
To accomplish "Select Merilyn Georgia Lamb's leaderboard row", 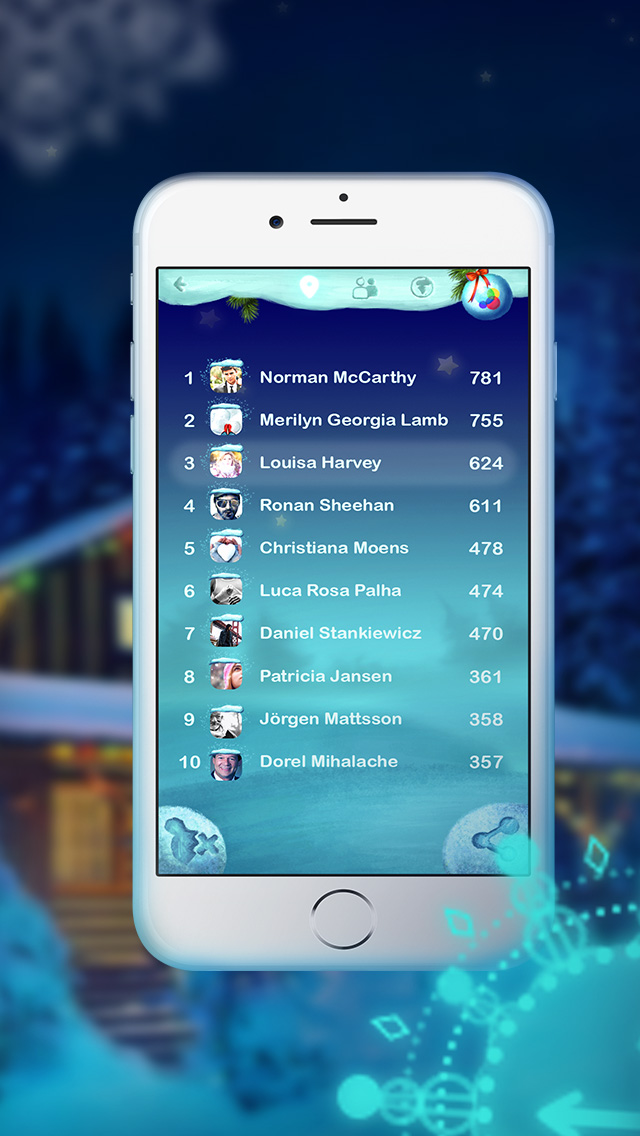I will (x=342, y=420).
